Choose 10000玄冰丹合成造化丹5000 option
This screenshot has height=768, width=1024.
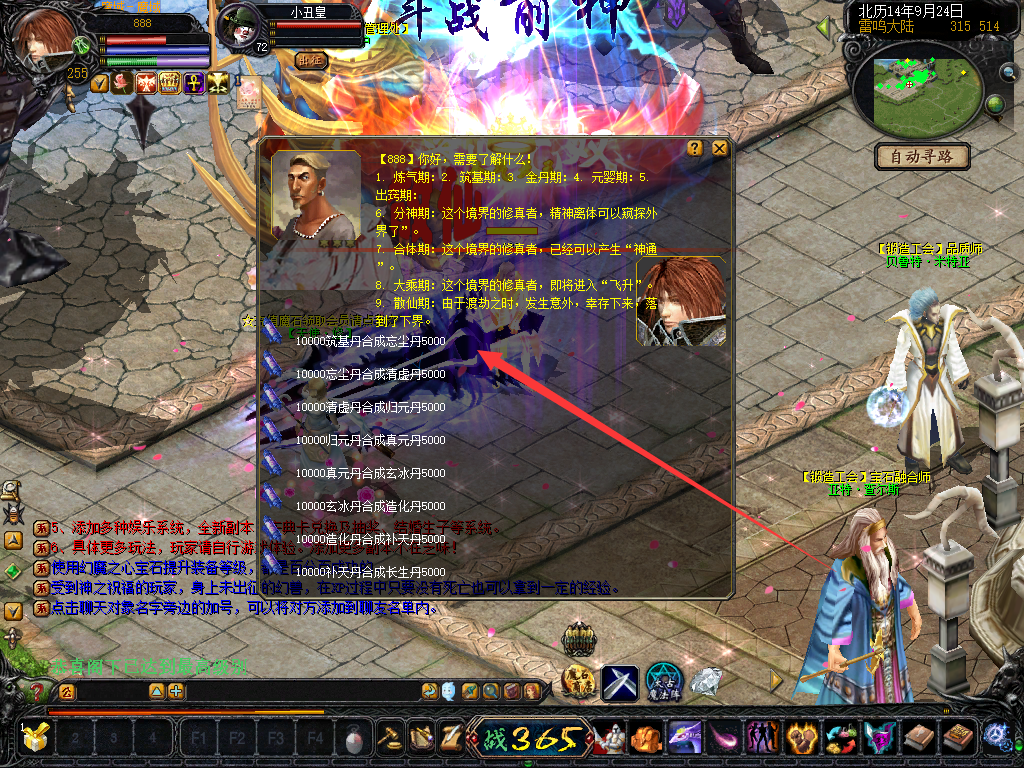[x=370, y=506]
